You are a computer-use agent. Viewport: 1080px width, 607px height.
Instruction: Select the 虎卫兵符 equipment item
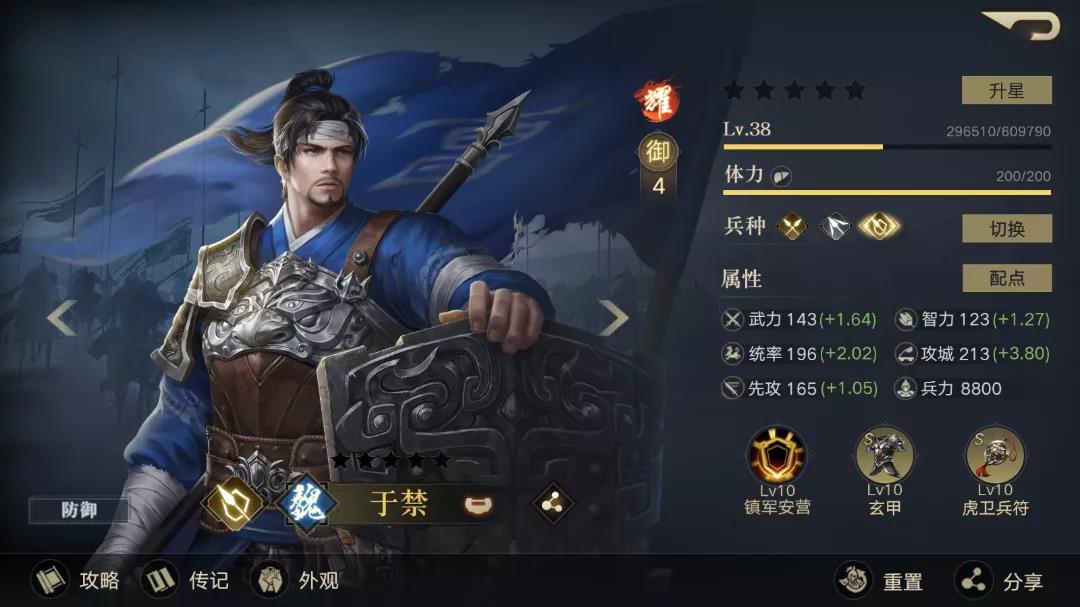(x=994, y=454)
